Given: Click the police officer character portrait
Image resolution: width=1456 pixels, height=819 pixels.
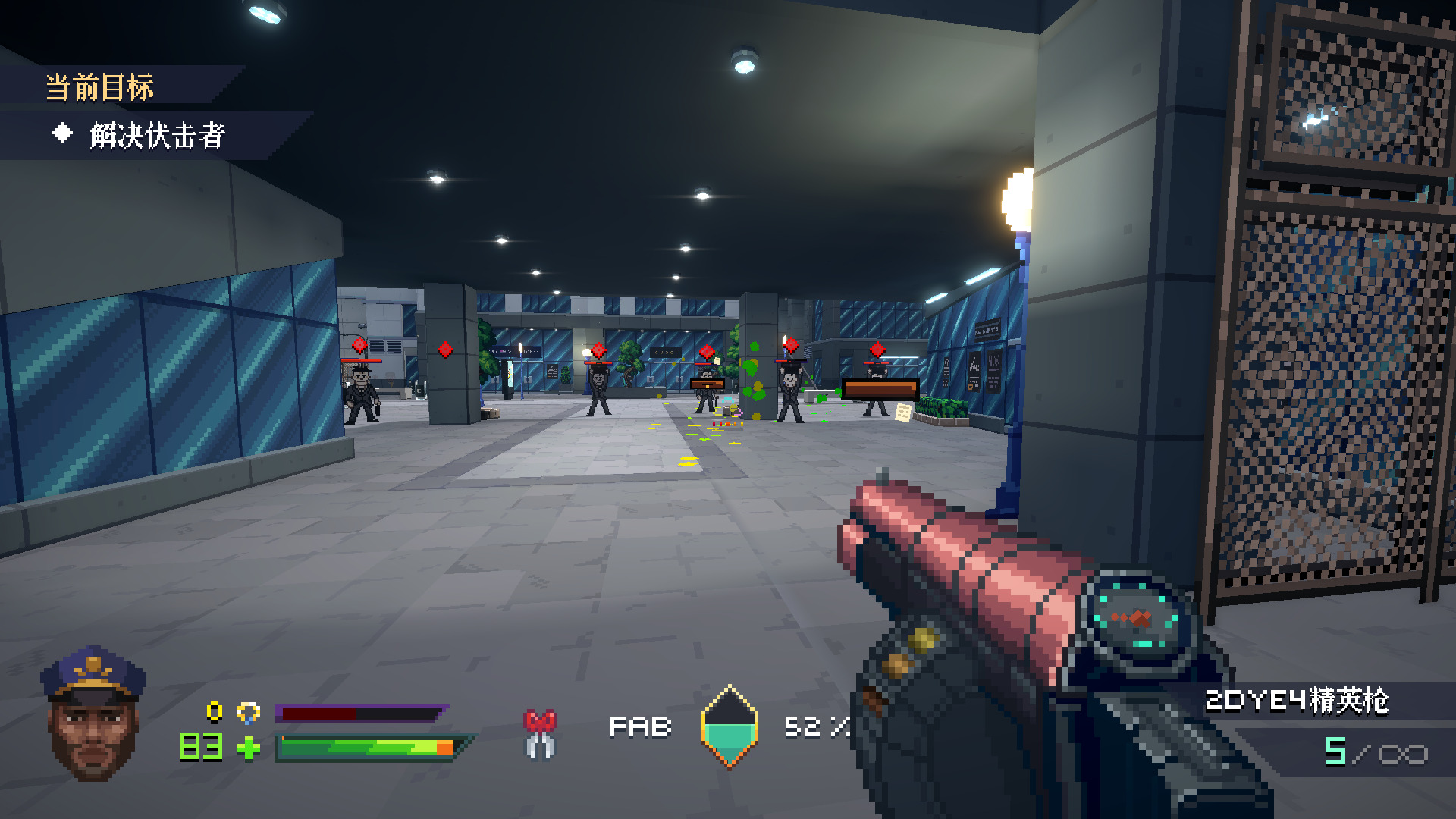Looking at the screenshot, I should [93, 714].
